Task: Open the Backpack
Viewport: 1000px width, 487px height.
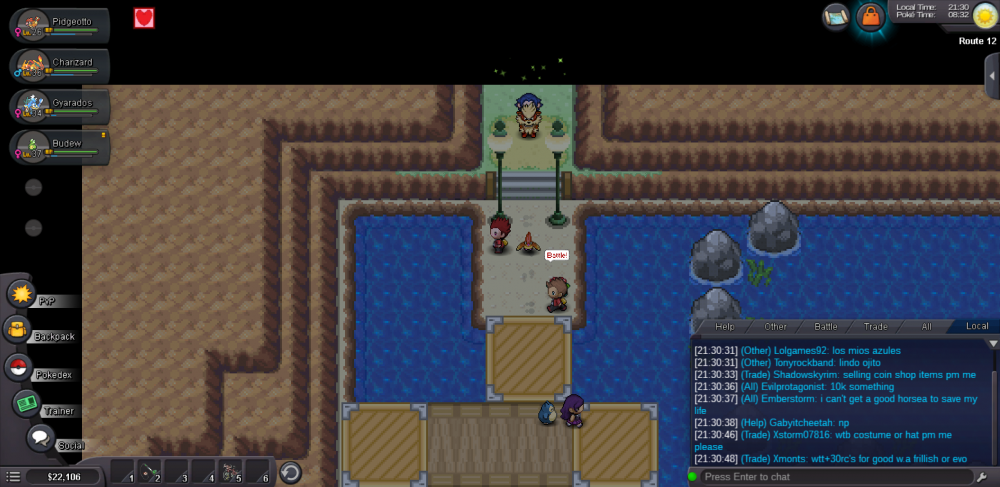Action: [18, 330]
